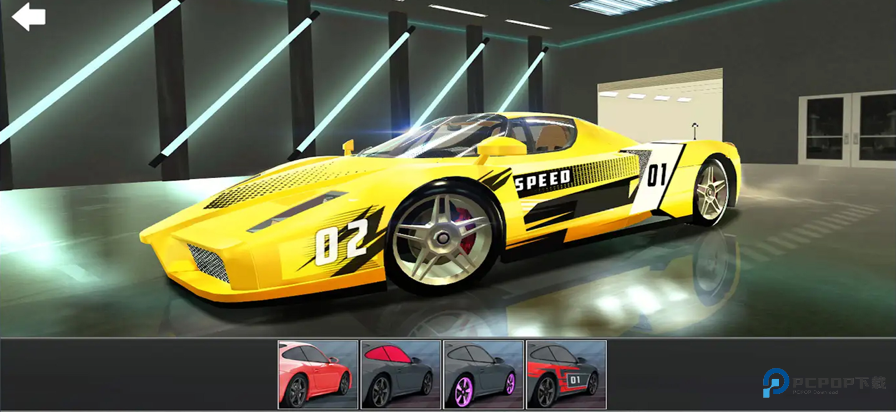Image resolution: width=896 pixels, height=412 pixels.
Task: Go back using the white arrow
Action: point(28,16)
